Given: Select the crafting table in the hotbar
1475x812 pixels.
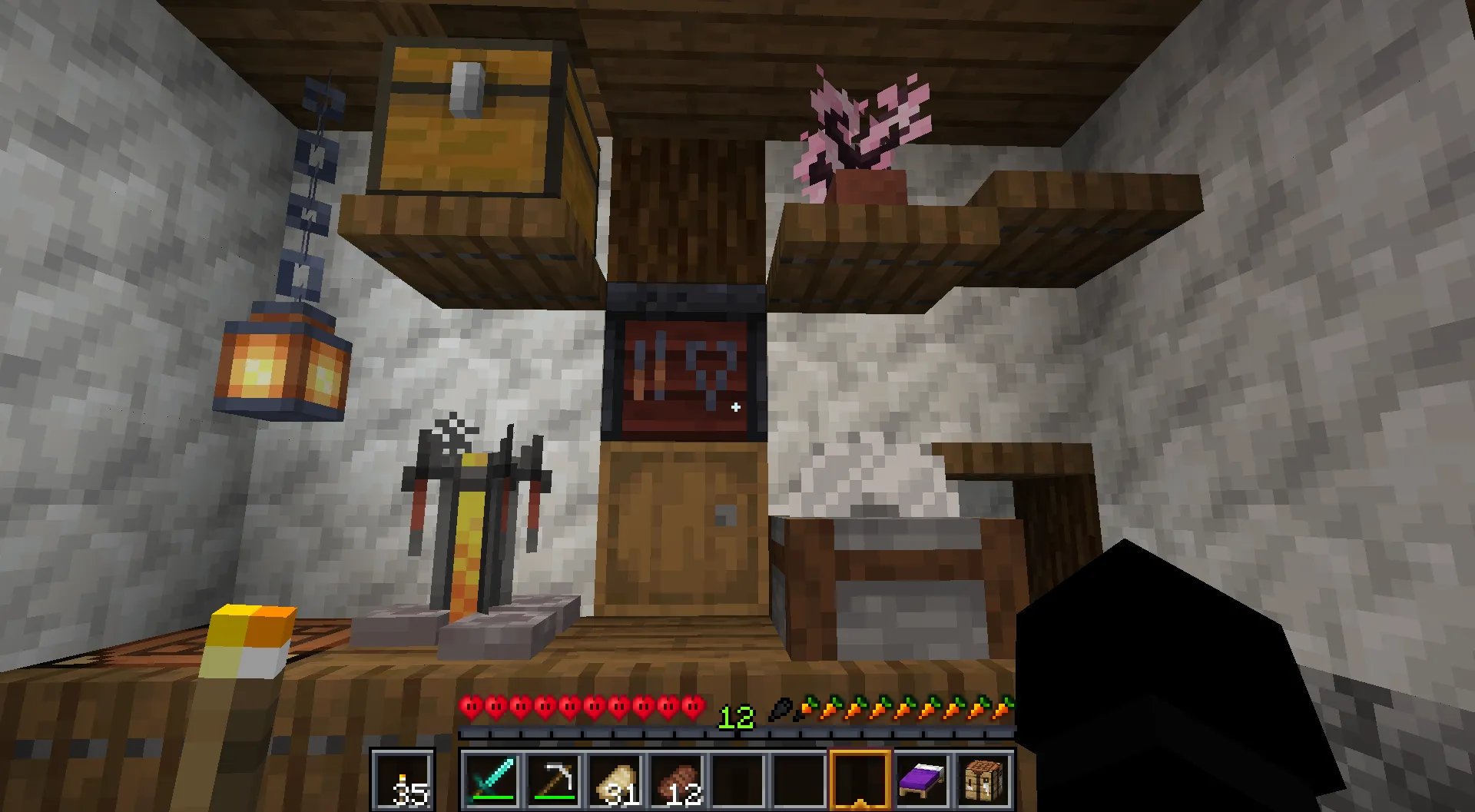Looking at the screenshot, I should (983, 780).
